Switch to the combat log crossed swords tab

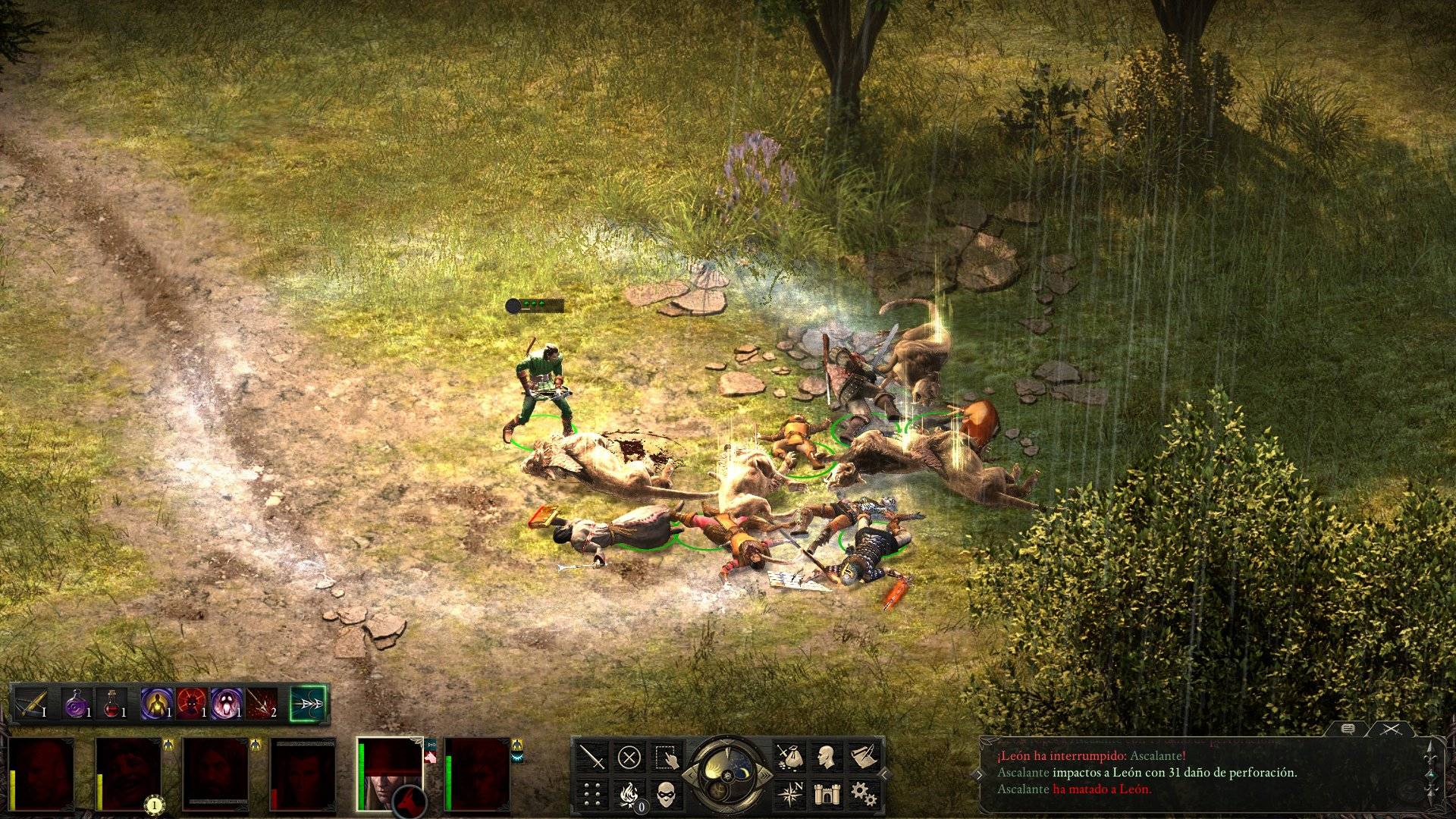(1391, 729)
